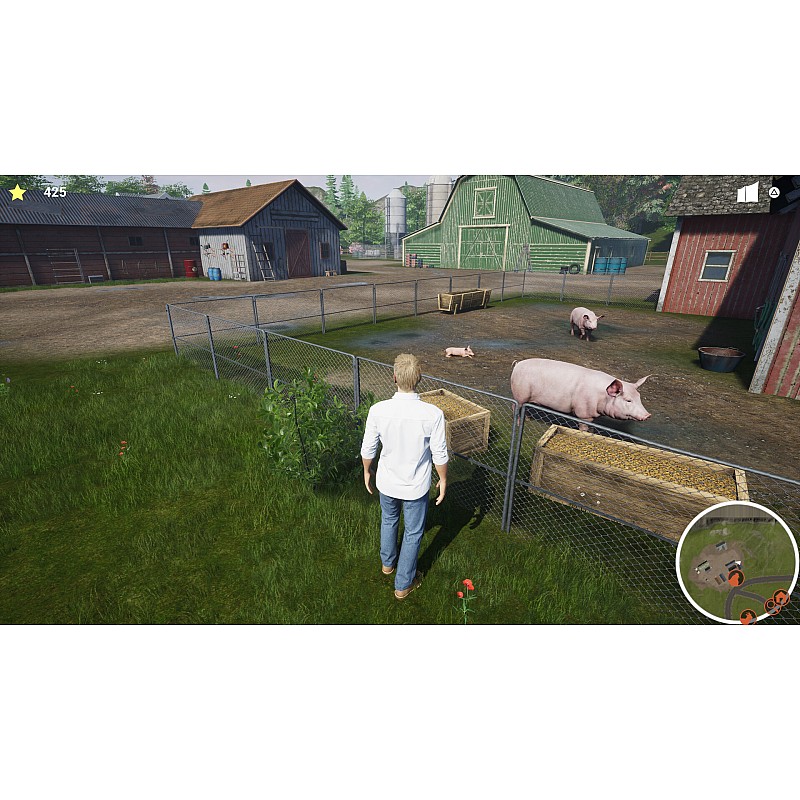
Task: Open the white book icon
Action: [748, 192]
